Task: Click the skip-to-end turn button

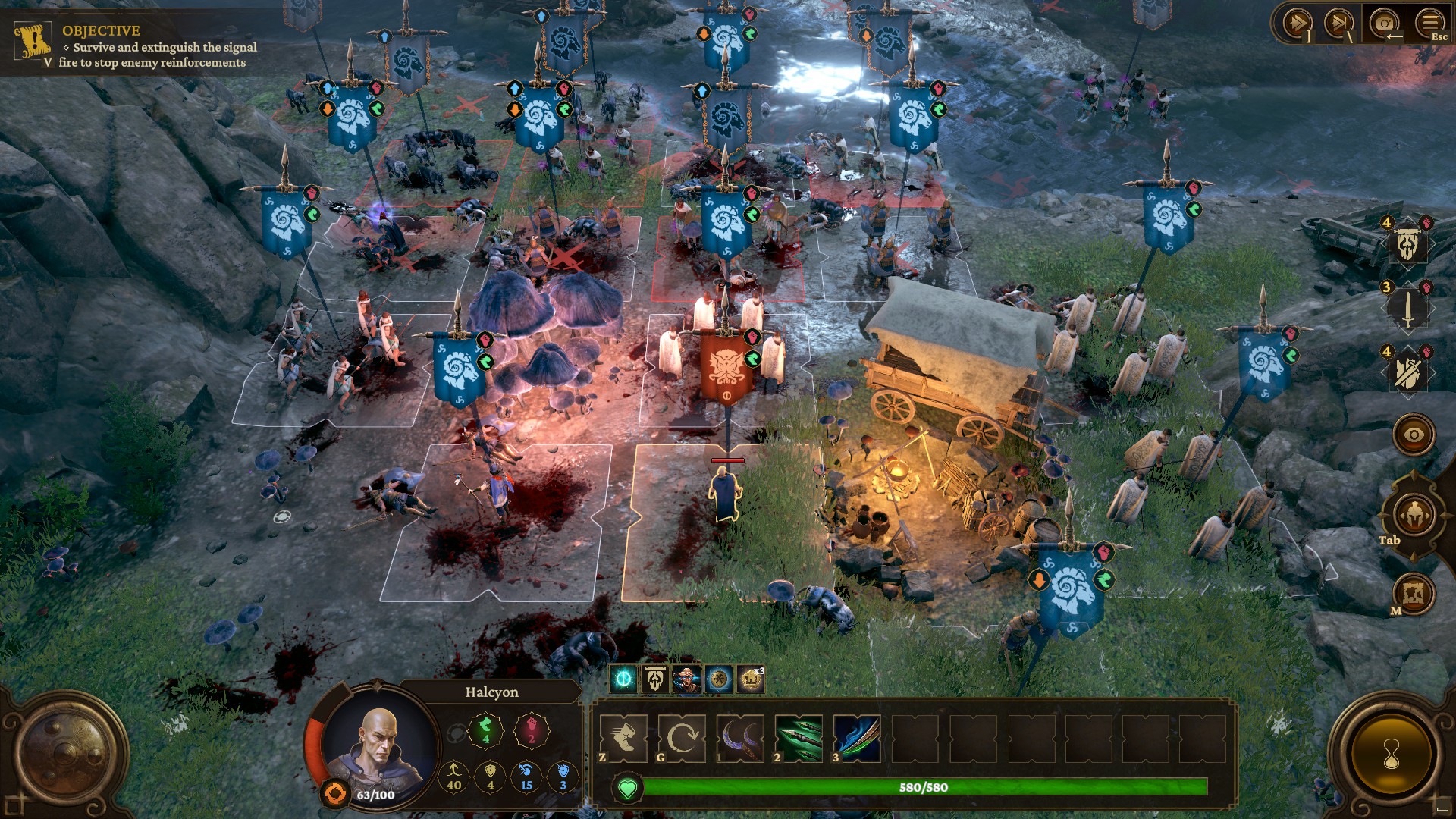Action: [1339, 24]
